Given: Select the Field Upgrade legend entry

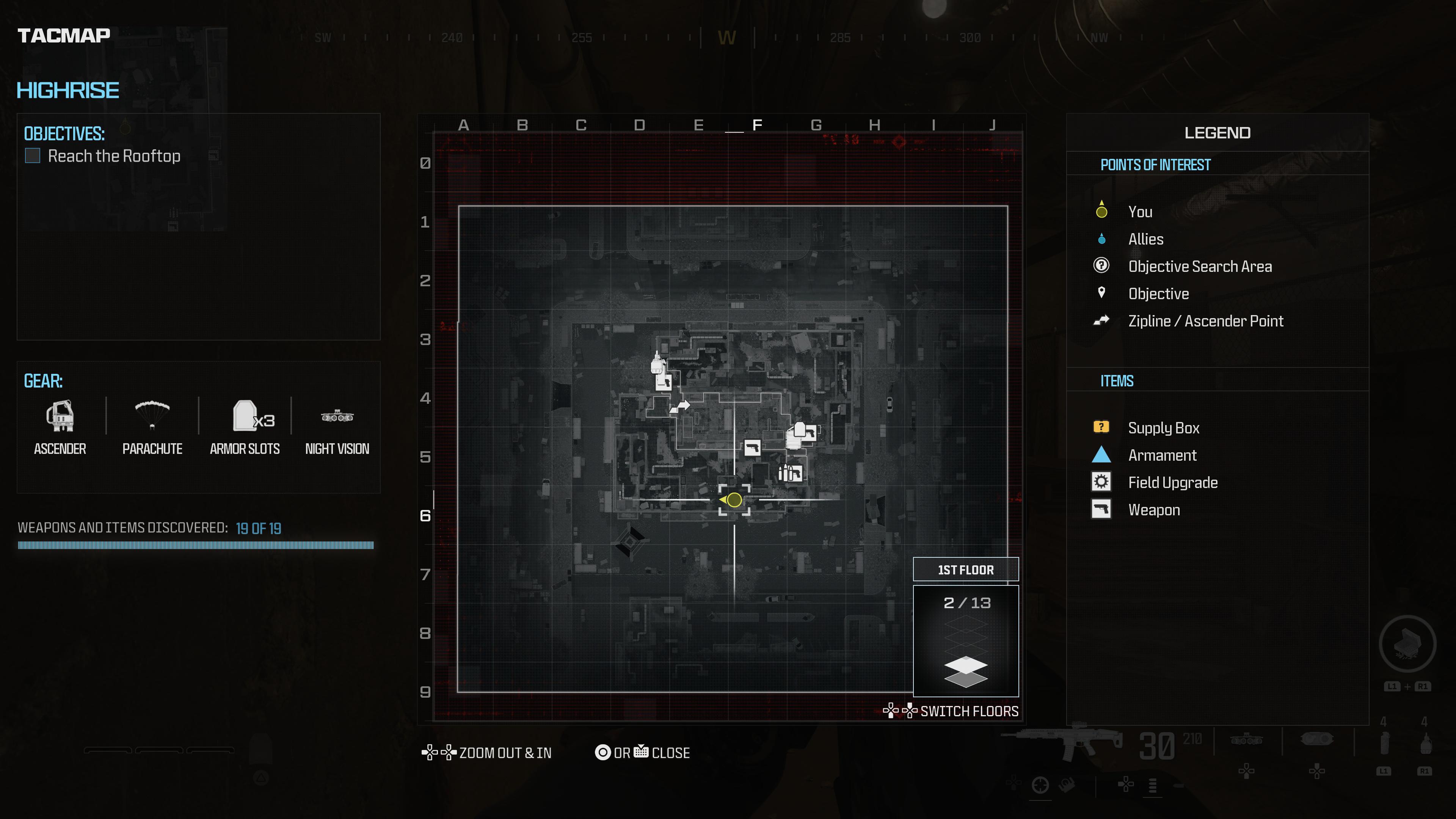Looking at the screenshot, I should 1172,482.
